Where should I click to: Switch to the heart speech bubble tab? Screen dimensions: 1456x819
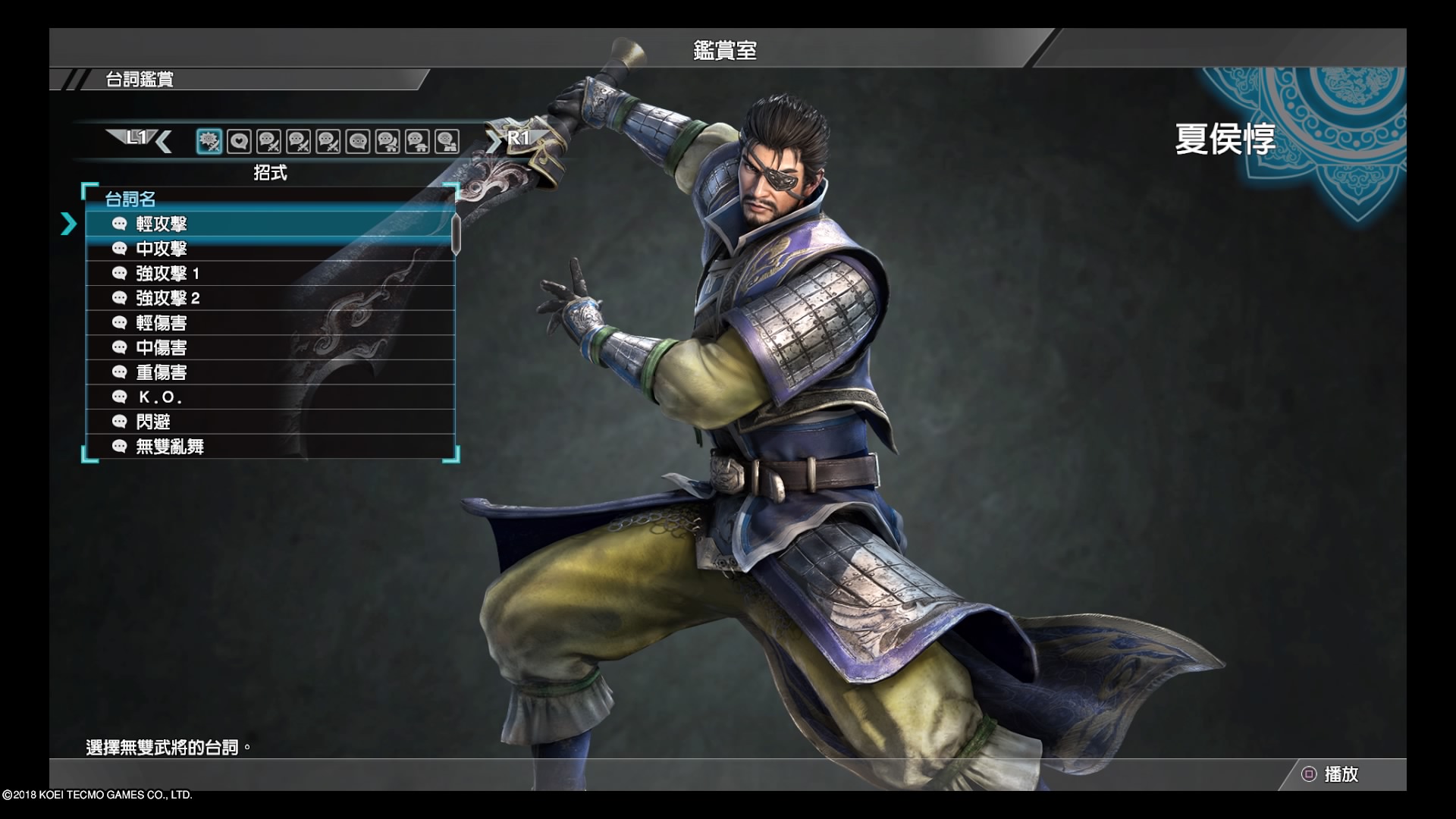pos(239,141)
